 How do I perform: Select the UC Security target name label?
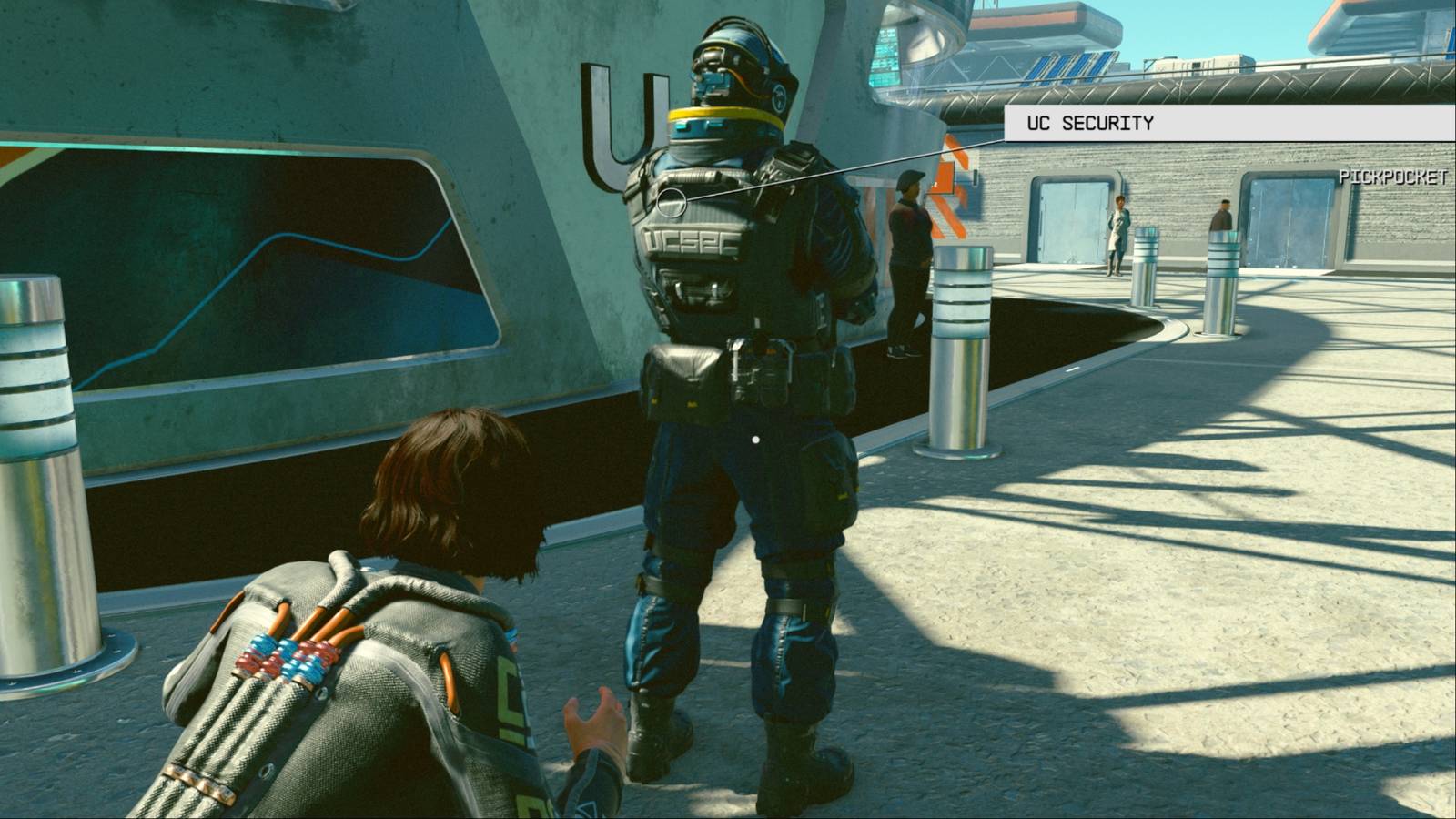1090,123
